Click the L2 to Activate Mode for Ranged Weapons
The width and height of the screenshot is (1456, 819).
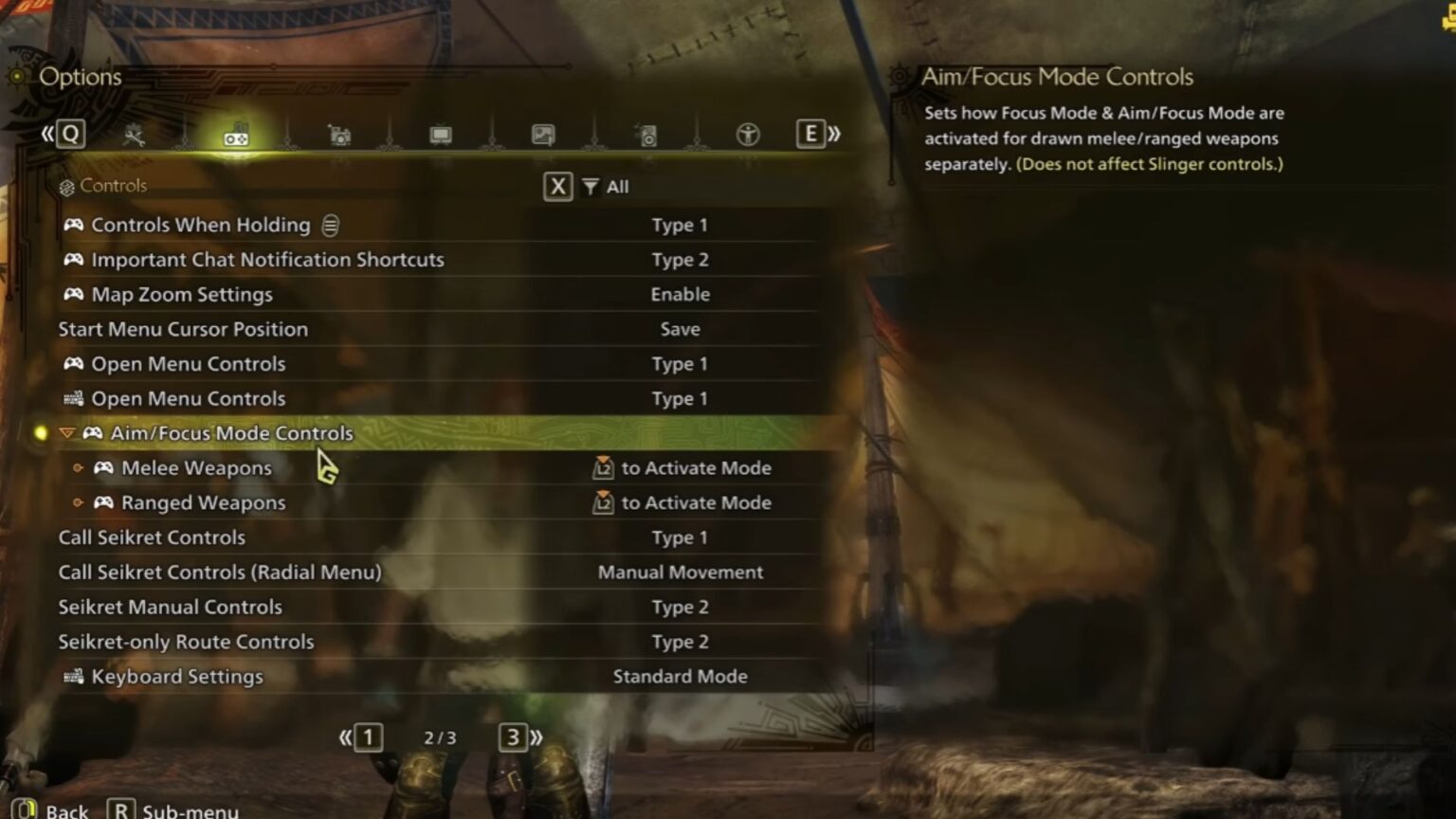[x=684, y=502]
